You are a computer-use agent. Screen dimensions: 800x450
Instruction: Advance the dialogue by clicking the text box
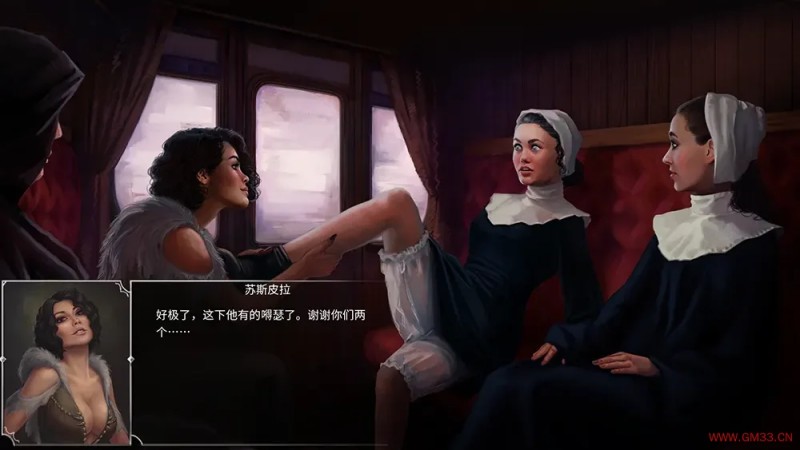click(x=258, y=362)
